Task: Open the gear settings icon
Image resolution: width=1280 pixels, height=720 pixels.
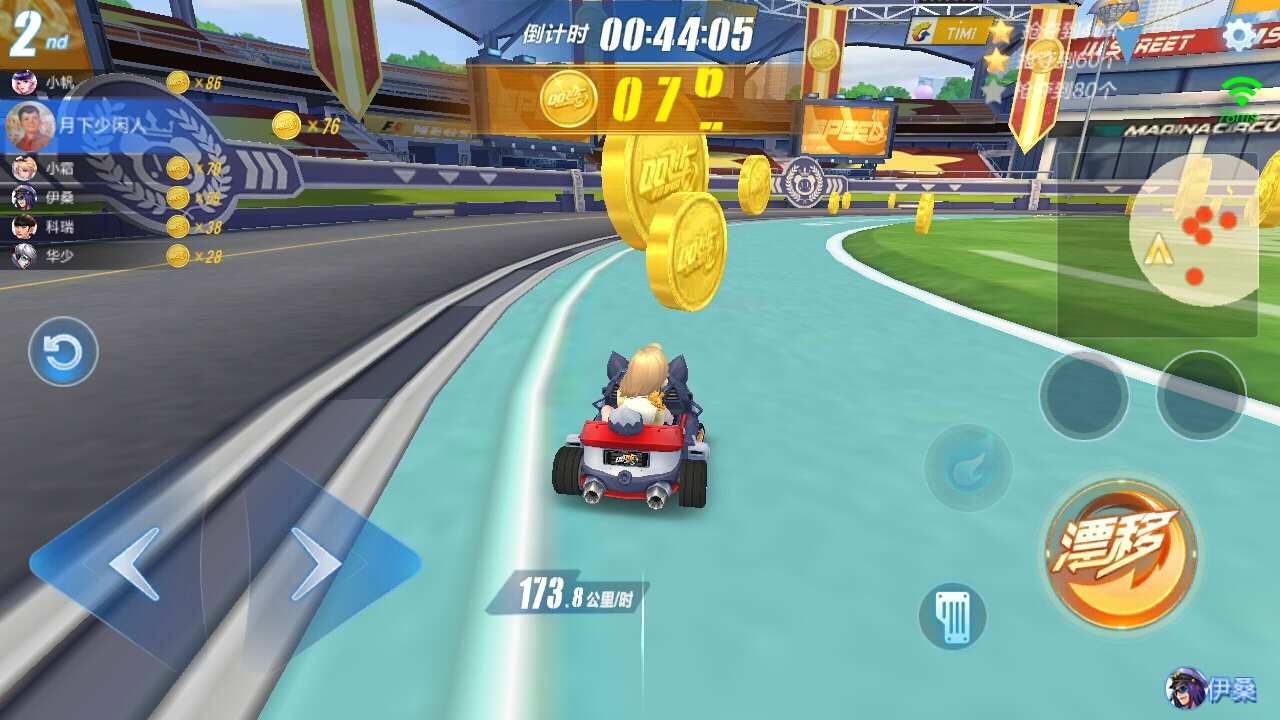Action: 1238,36
